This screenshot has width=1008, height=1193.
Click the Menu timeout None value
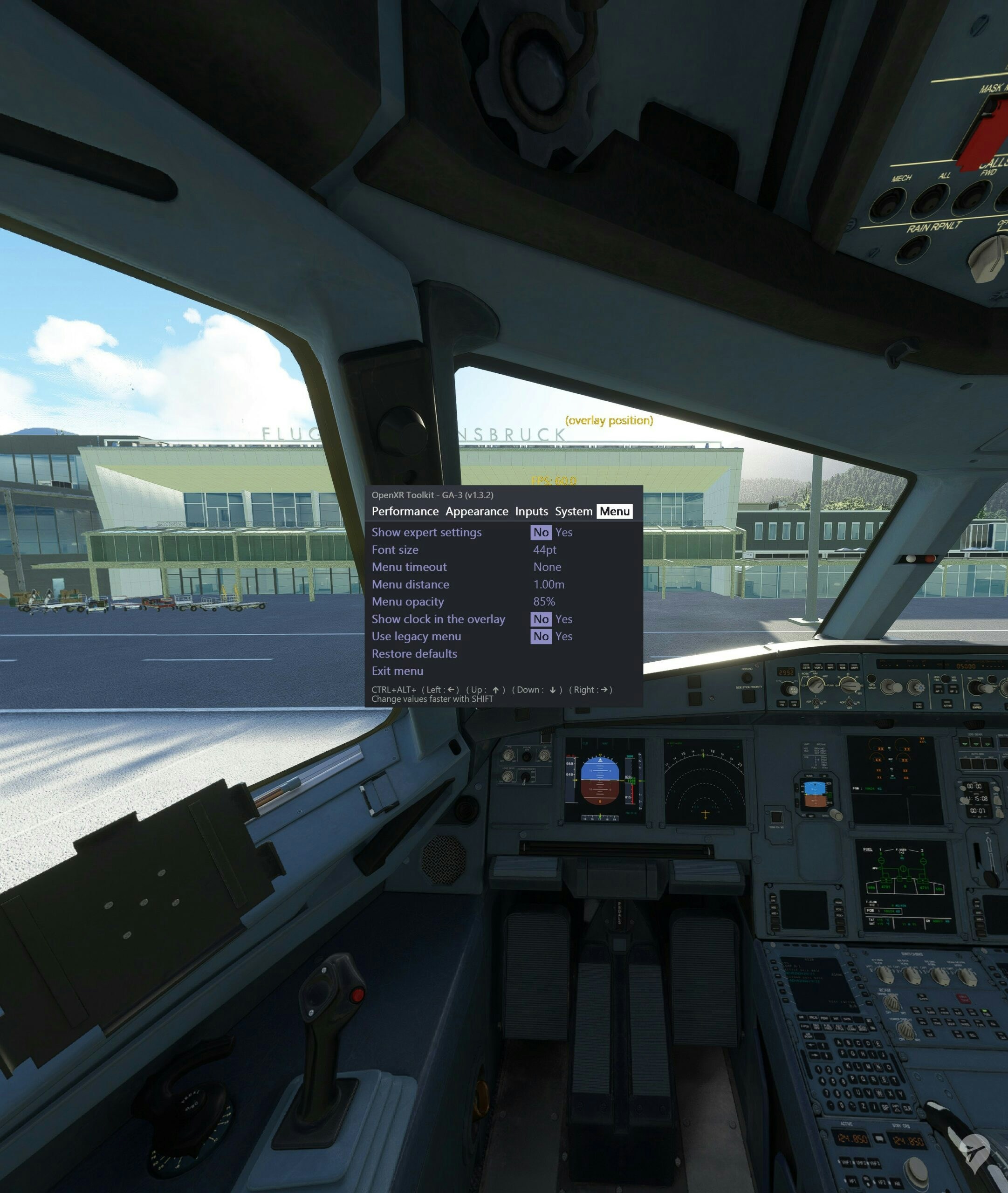(x=547, y=567)
